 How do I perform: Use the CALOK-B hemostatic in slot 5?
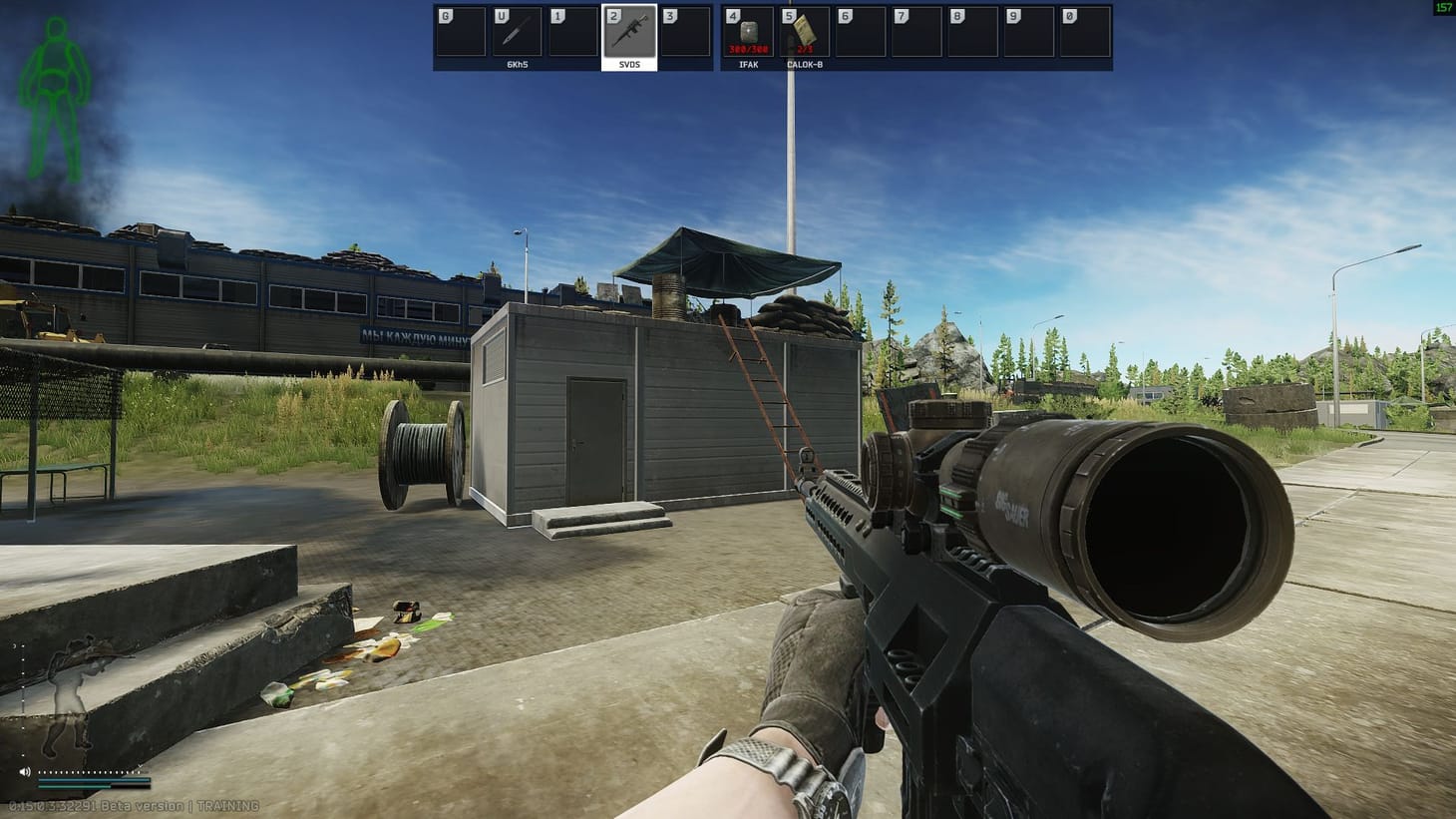tap(803, 30)
